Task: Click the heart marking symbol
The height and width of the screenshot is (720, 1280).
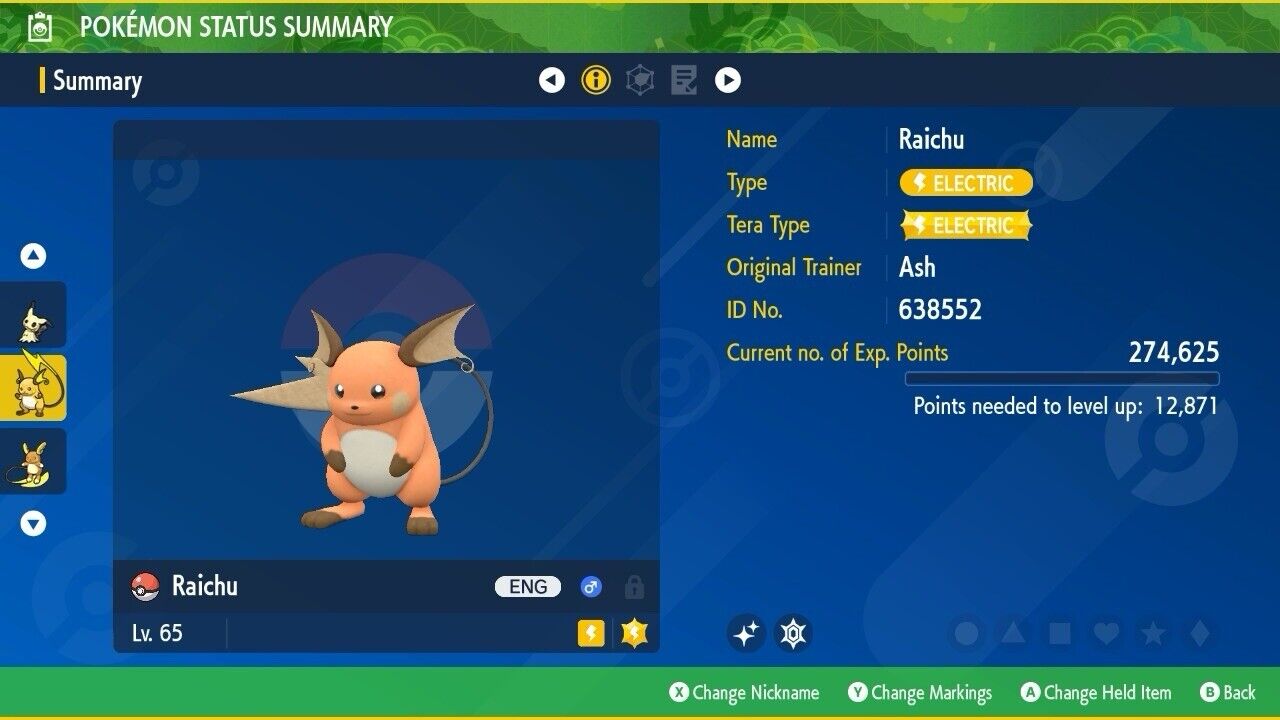Action: tap(1105, 633)
